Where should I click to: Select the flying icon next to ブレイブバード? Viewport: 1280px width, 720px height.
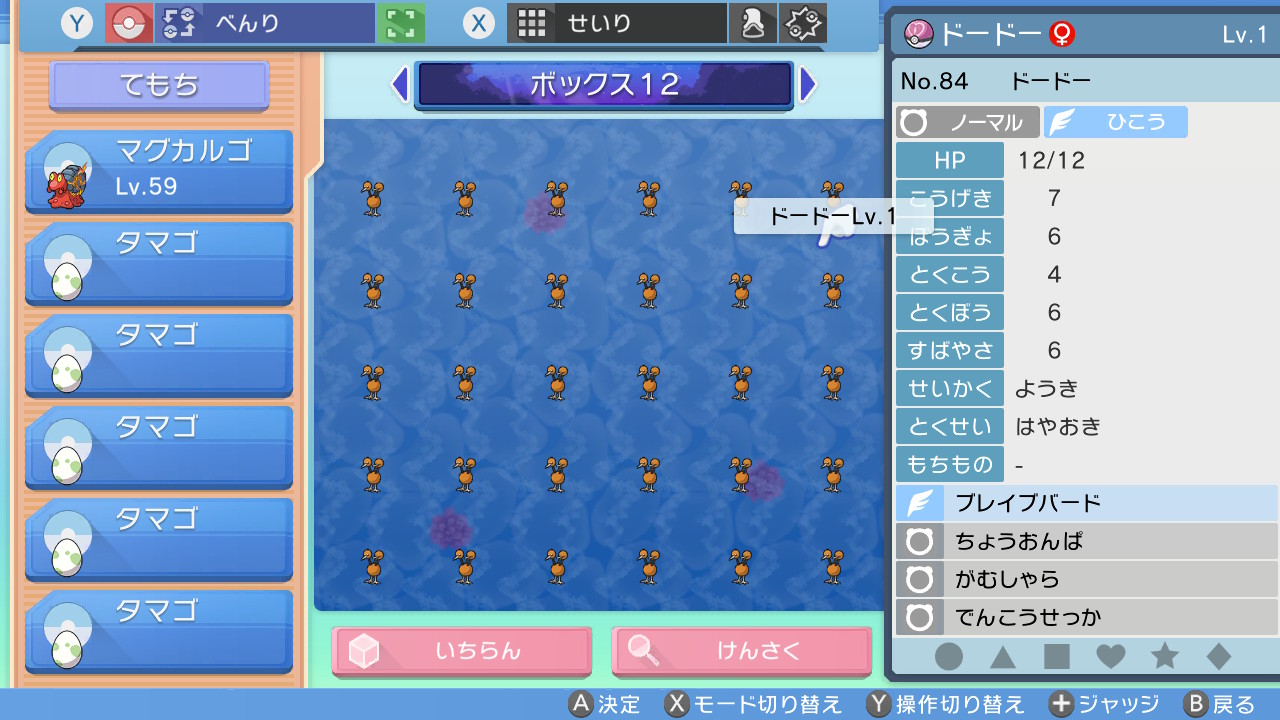(x=921, y=503)
